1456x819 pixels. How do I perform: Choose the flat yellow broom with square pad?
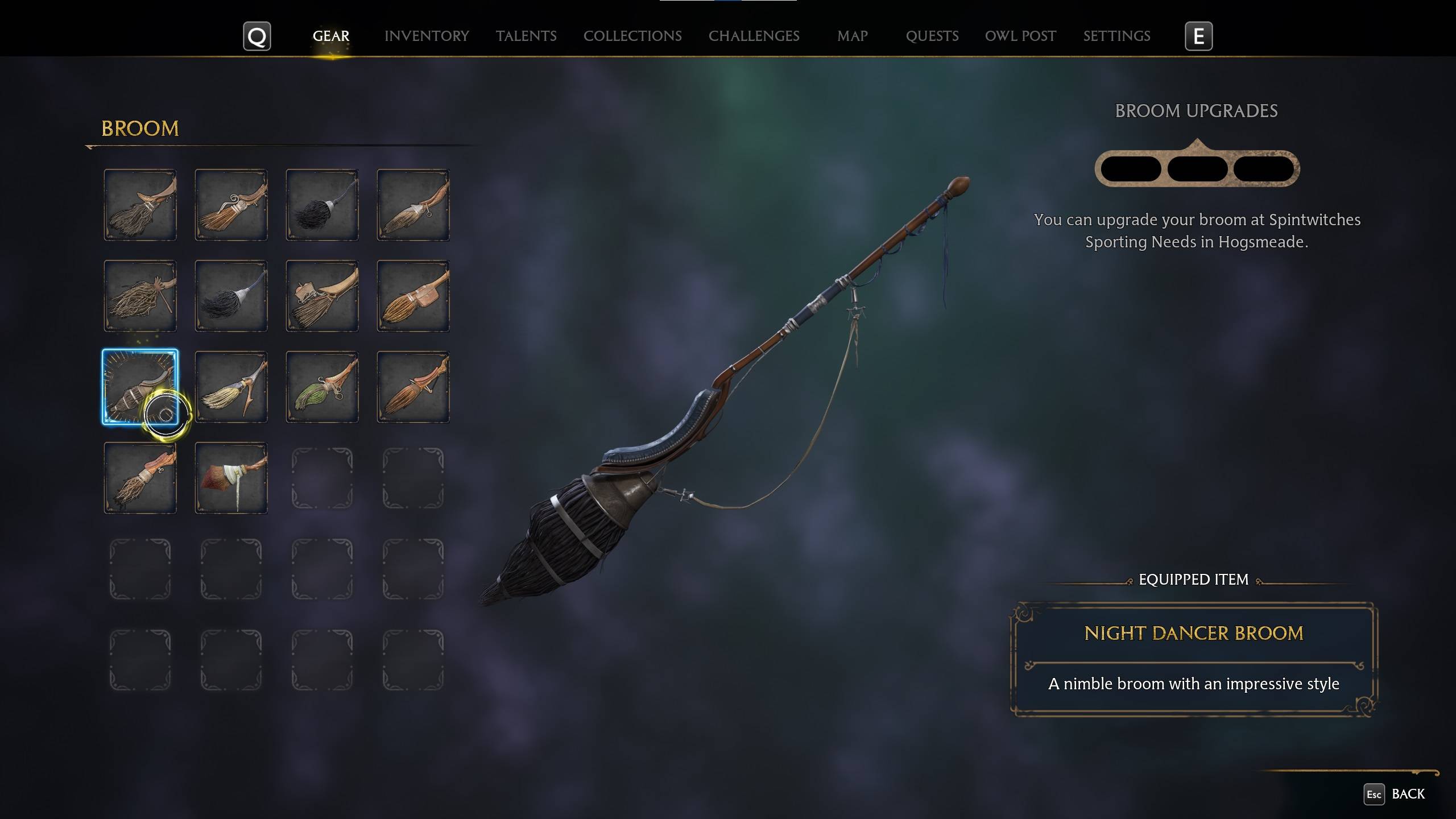pos(412,296)
